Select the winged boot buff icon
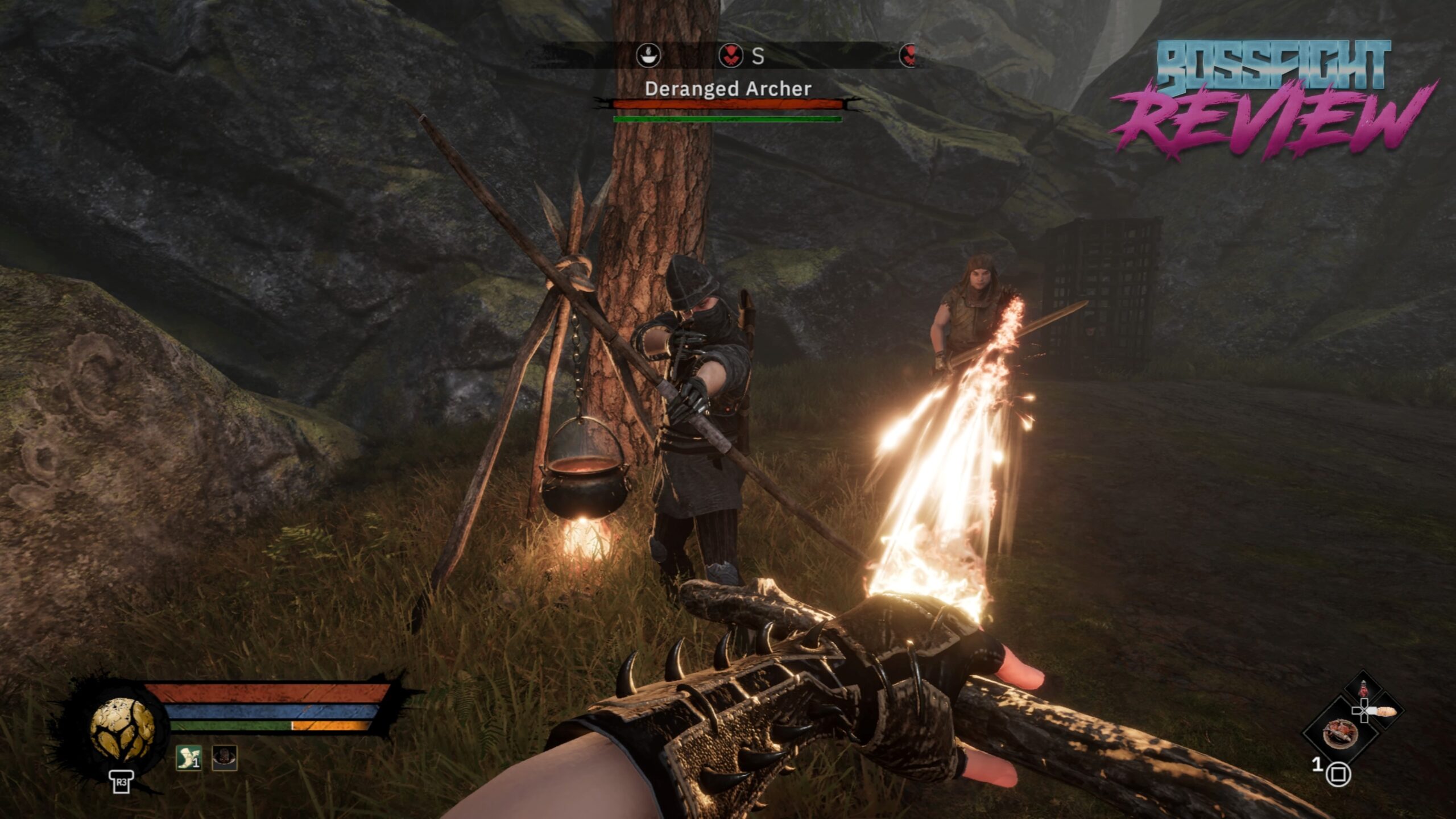The width and height of the screenshot is (1456, 819). (188, 758)
